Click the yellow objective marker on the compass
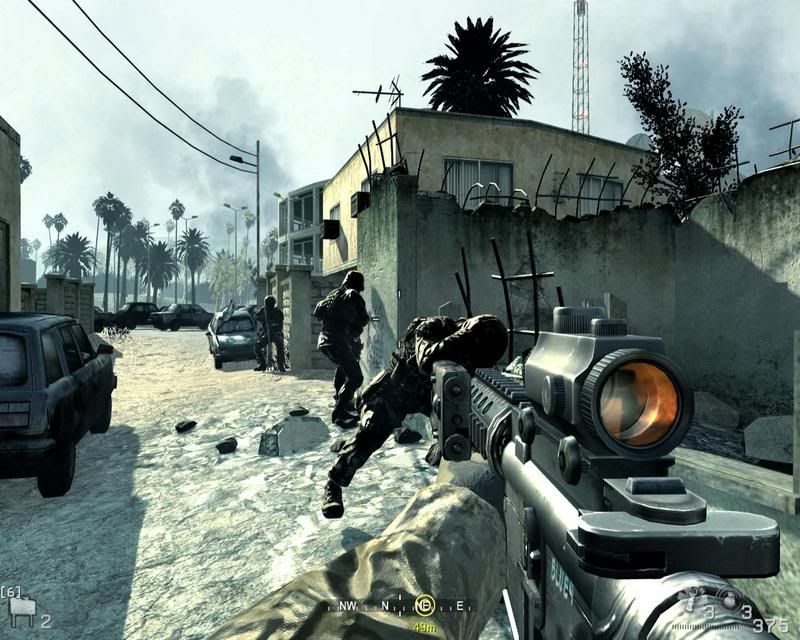The image size is (800, 640). pos(423,605)
